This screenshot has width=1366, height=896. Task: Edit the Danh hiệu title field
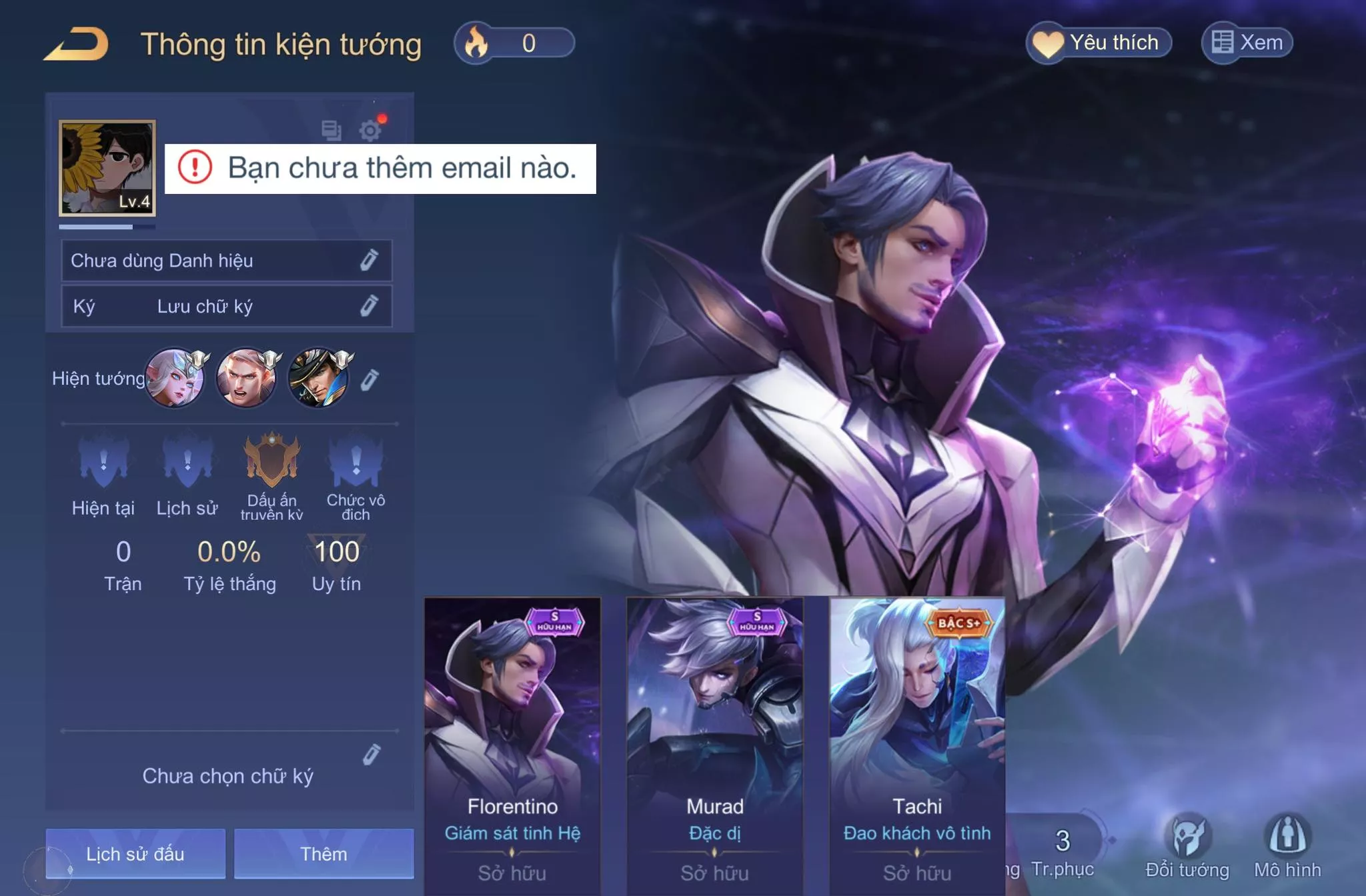369,260
